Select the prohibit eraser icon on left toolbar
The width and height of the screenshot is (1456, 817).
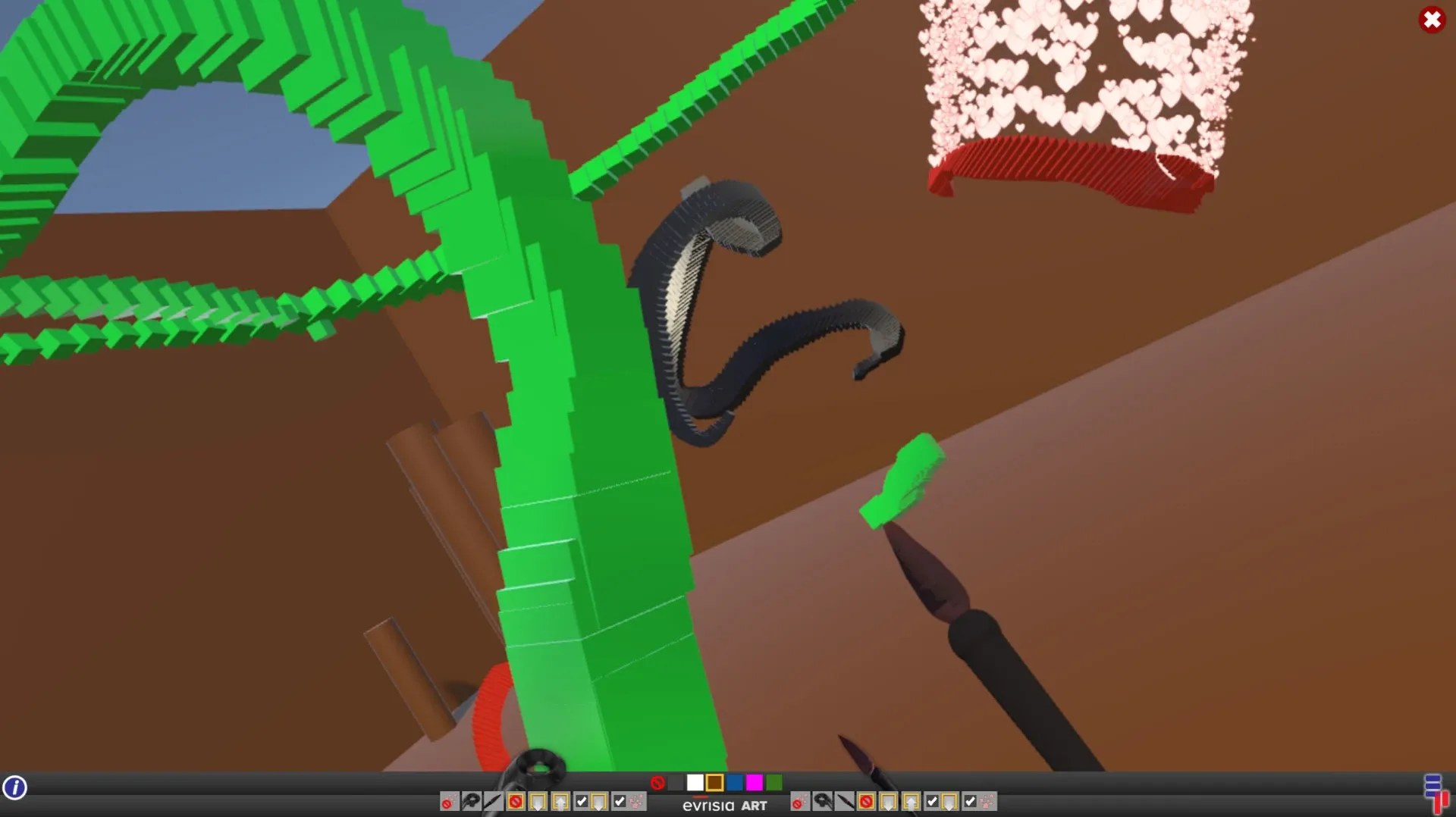point(516,802)
